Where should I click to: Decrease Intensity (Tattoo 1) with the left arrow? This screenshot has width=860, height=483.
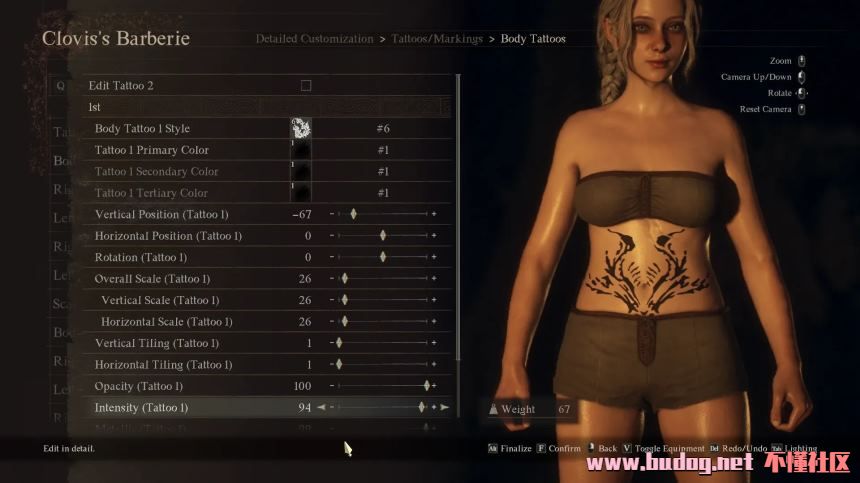321,408
